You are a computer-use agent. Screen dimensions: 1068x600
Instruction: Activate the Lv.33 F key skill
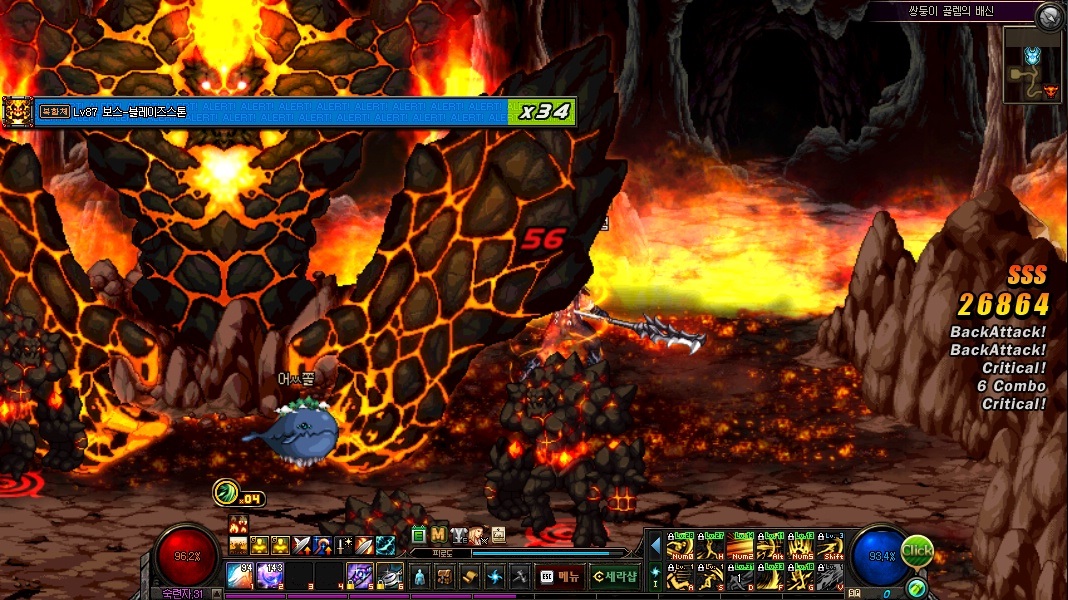[772, 577]
